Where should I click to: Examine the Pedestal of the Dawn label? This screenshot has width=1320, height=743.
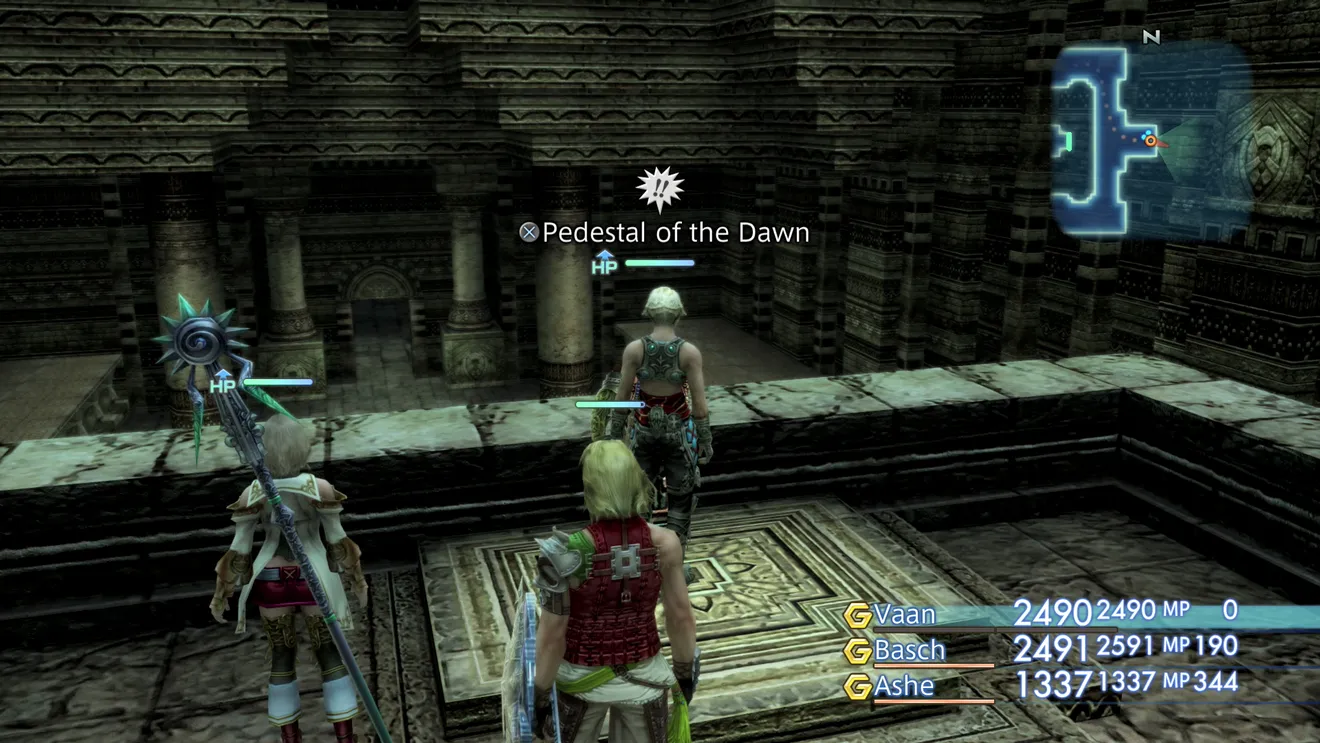tap(675, 233)
